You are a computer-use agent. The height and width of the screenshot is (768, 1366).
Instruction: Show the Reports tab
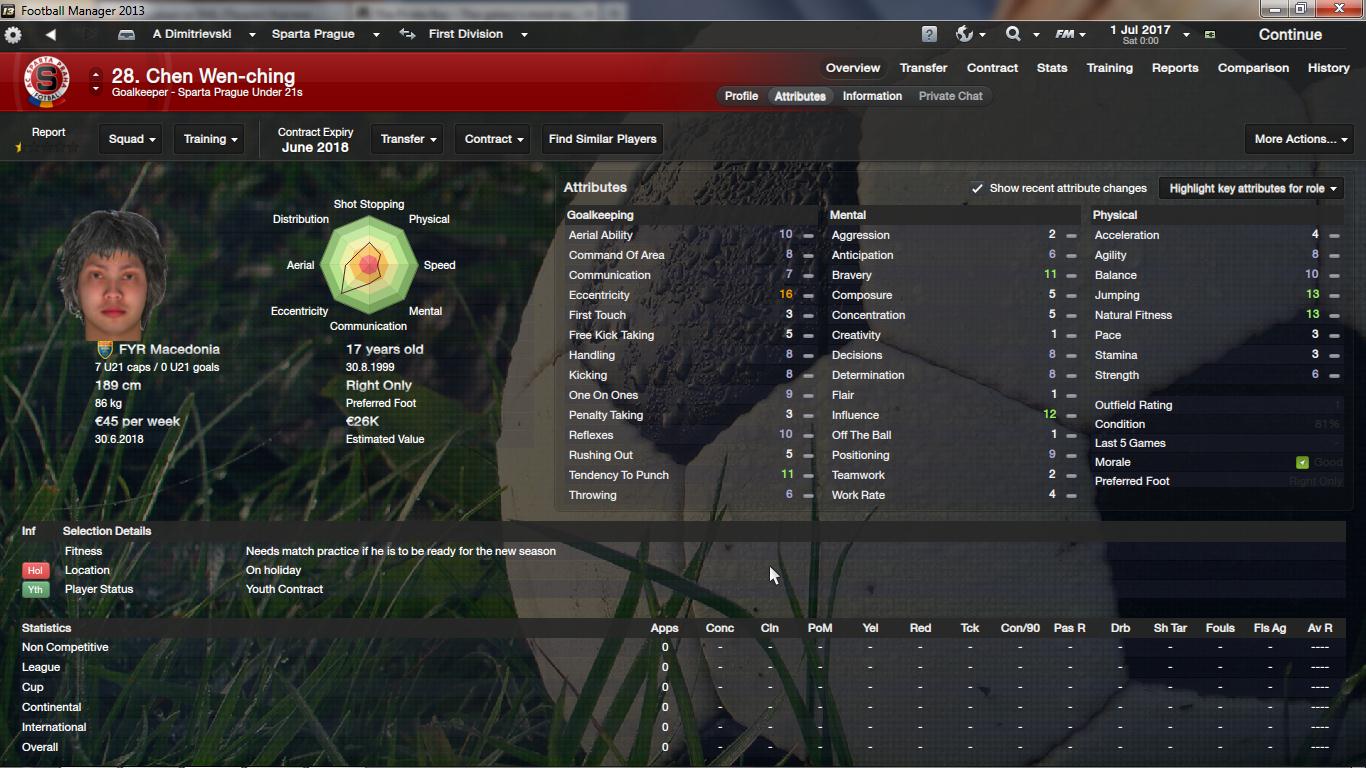pyautogui.click(x=1174, y=68)
